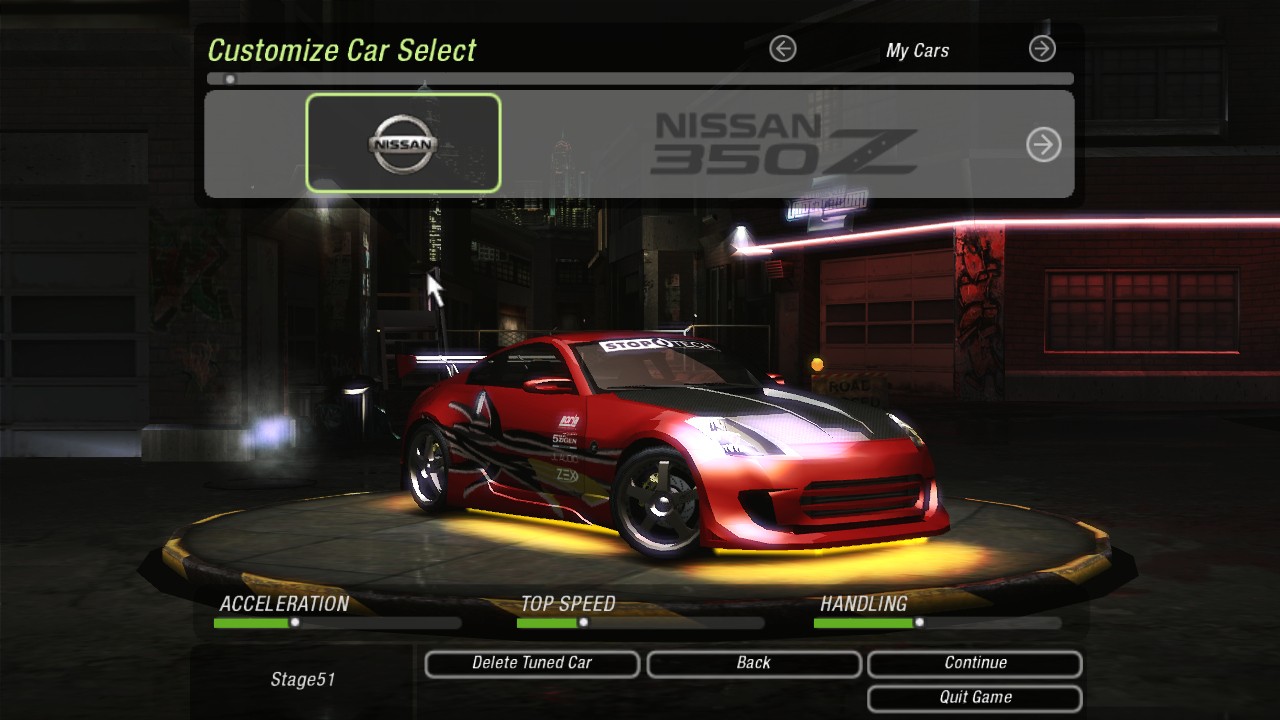Image resolution: width=1280 pixels, height=720 pixels.
Task: Switch to previous category left of My Cars
Action: tap(783, 49)
